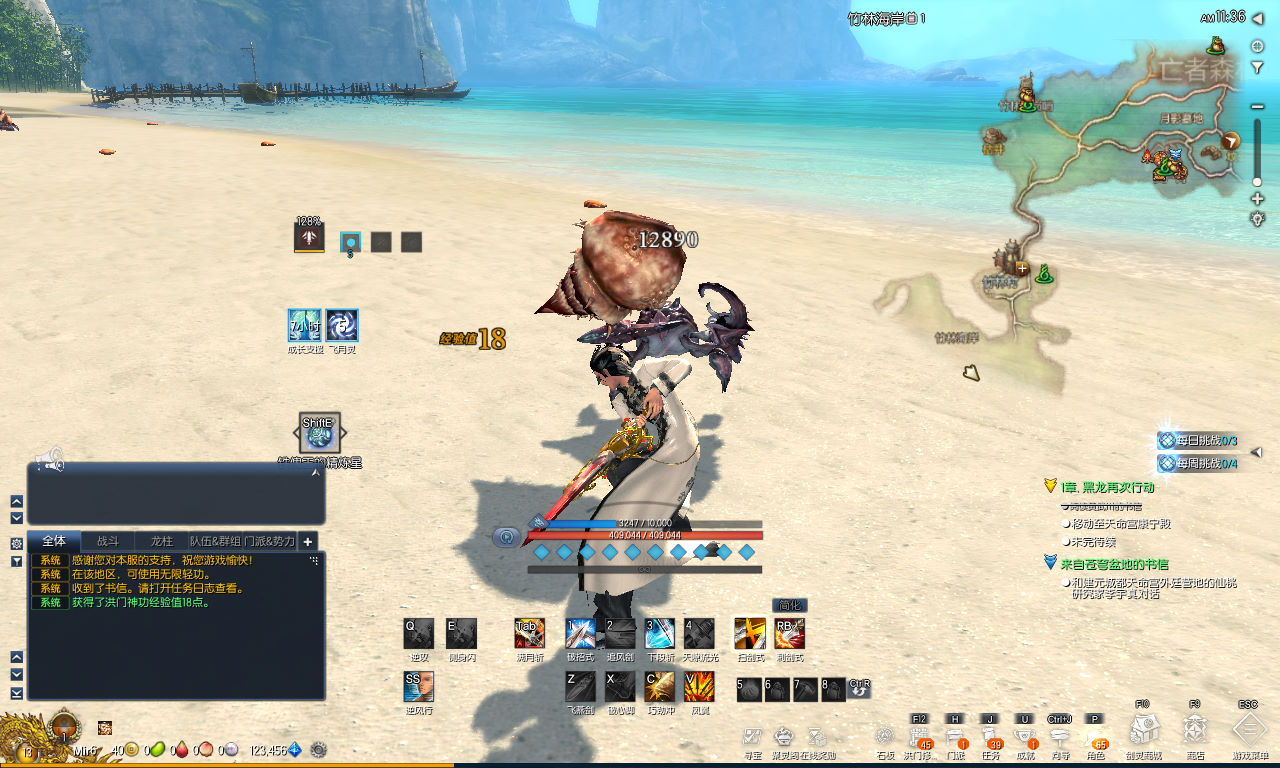Activate the 巧劲冲 skill icon
This screenshot has width=1280, height=768.
click(x=659, y=686)
